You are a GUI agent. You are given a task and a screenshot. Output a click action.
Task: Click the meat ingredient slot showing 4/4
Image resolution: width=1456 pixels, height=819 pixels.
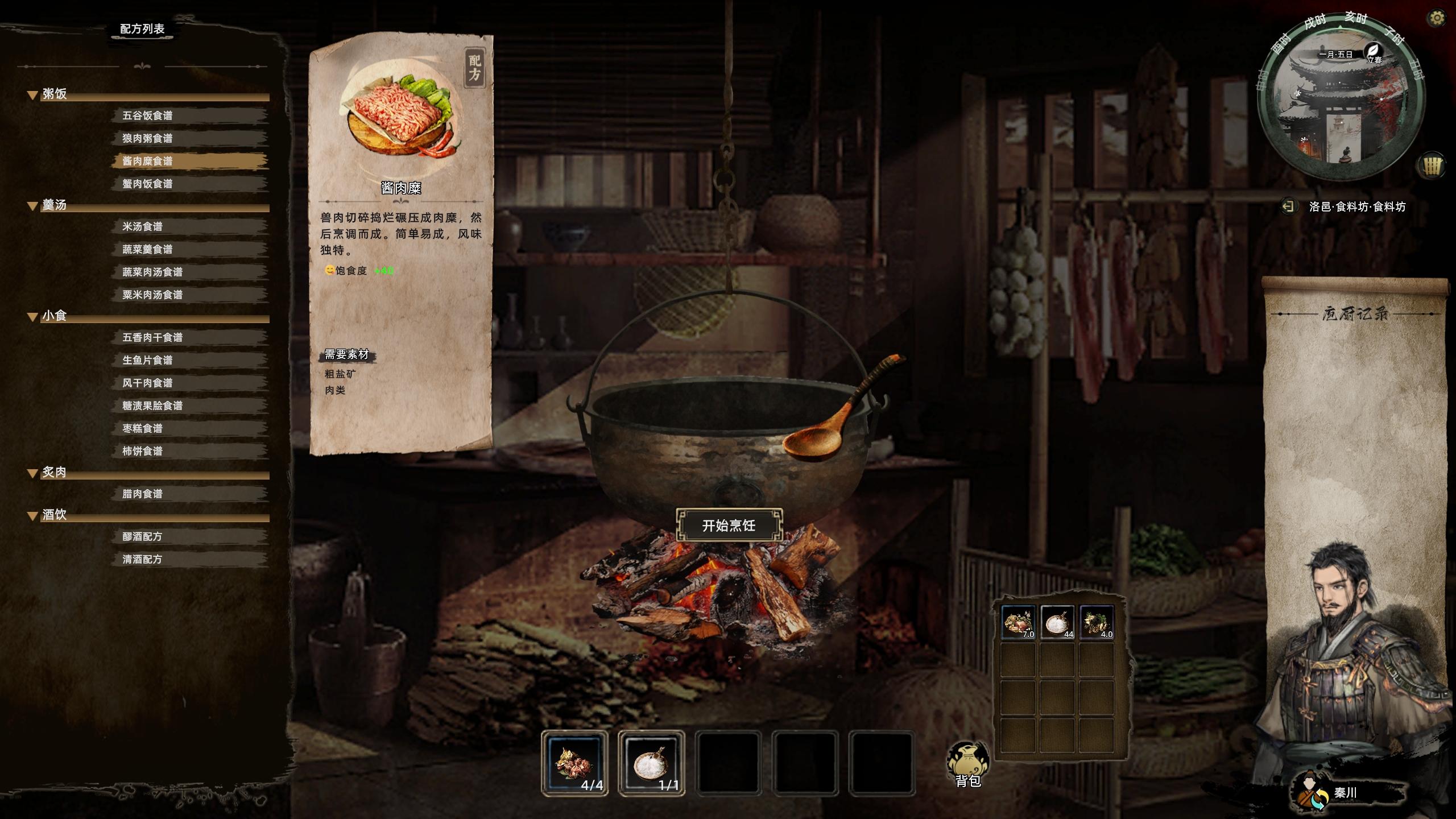tap(574, 763)
